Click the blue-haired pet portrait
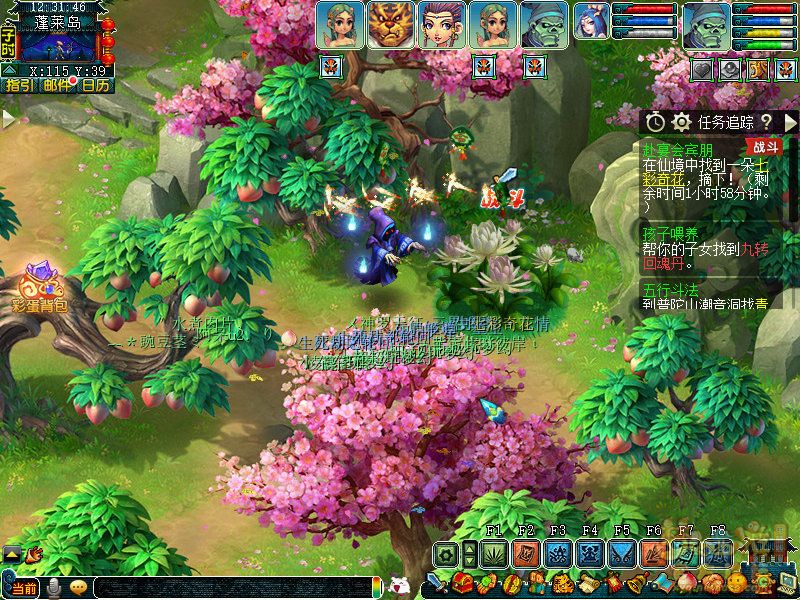This screenshot has width=800, height=600. point(591,22)
